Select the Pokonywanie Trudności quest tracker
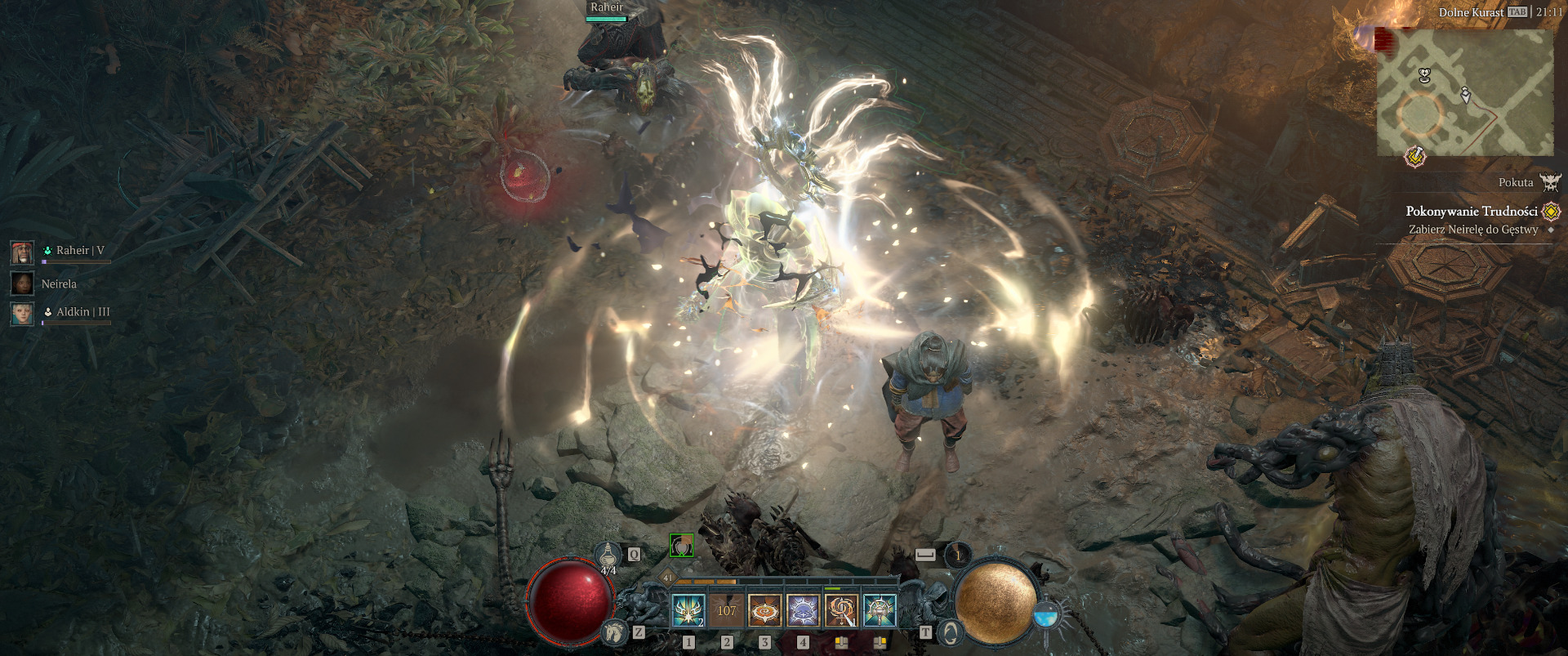This screenshot has height=656, width=1568. [1472, 211]
